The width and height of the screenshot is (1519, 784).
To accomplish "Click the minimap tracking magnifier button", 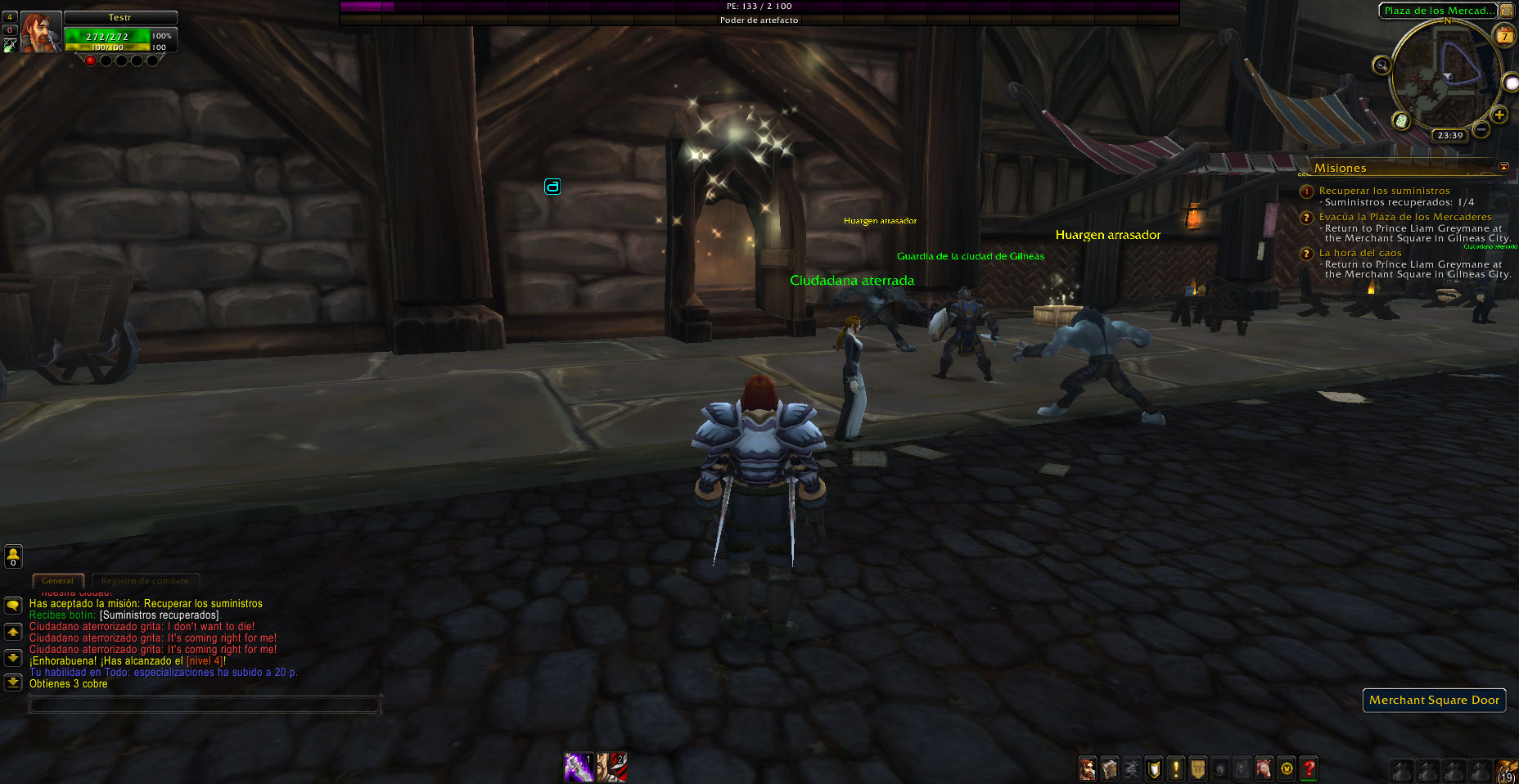I will click(x=1382, y=65).
